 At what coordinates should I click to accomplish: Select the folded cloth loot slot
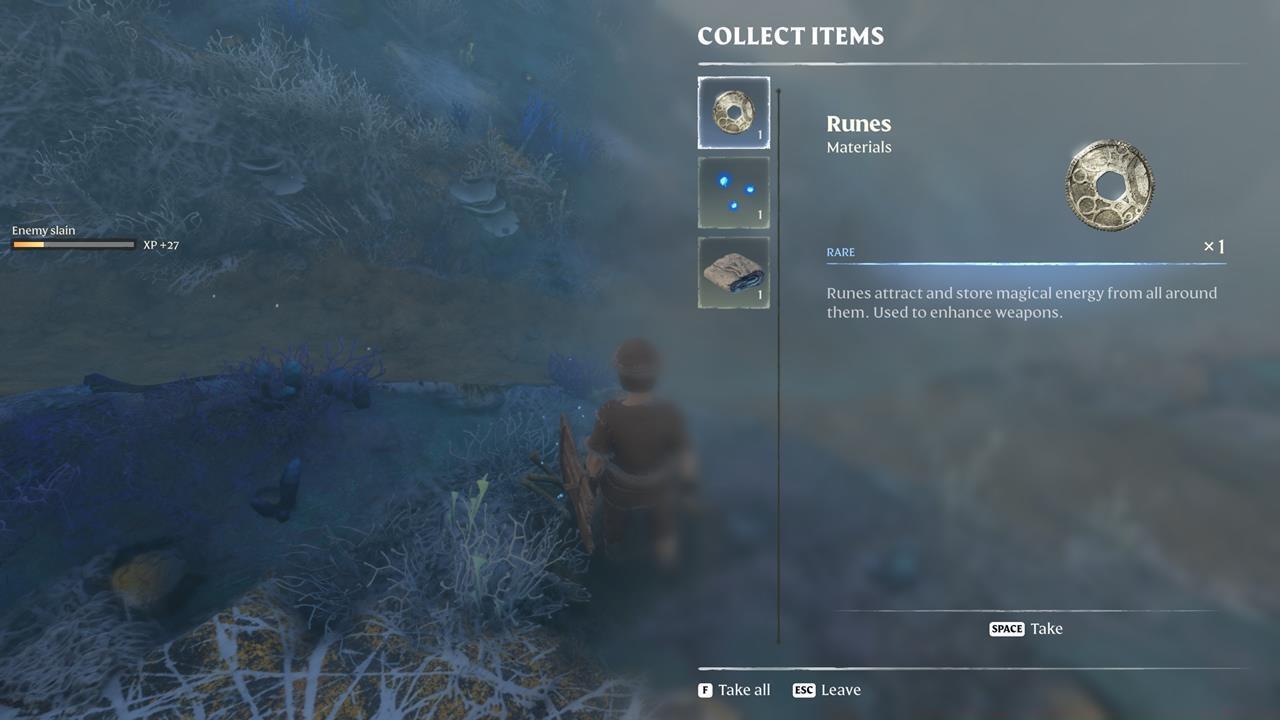(733, 272)
